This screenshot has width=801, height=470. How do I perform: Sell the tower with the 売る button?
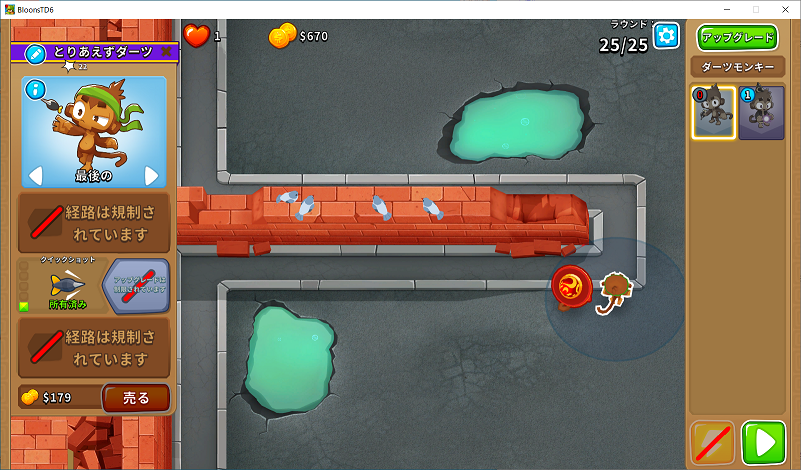click(x=135, y=398)
